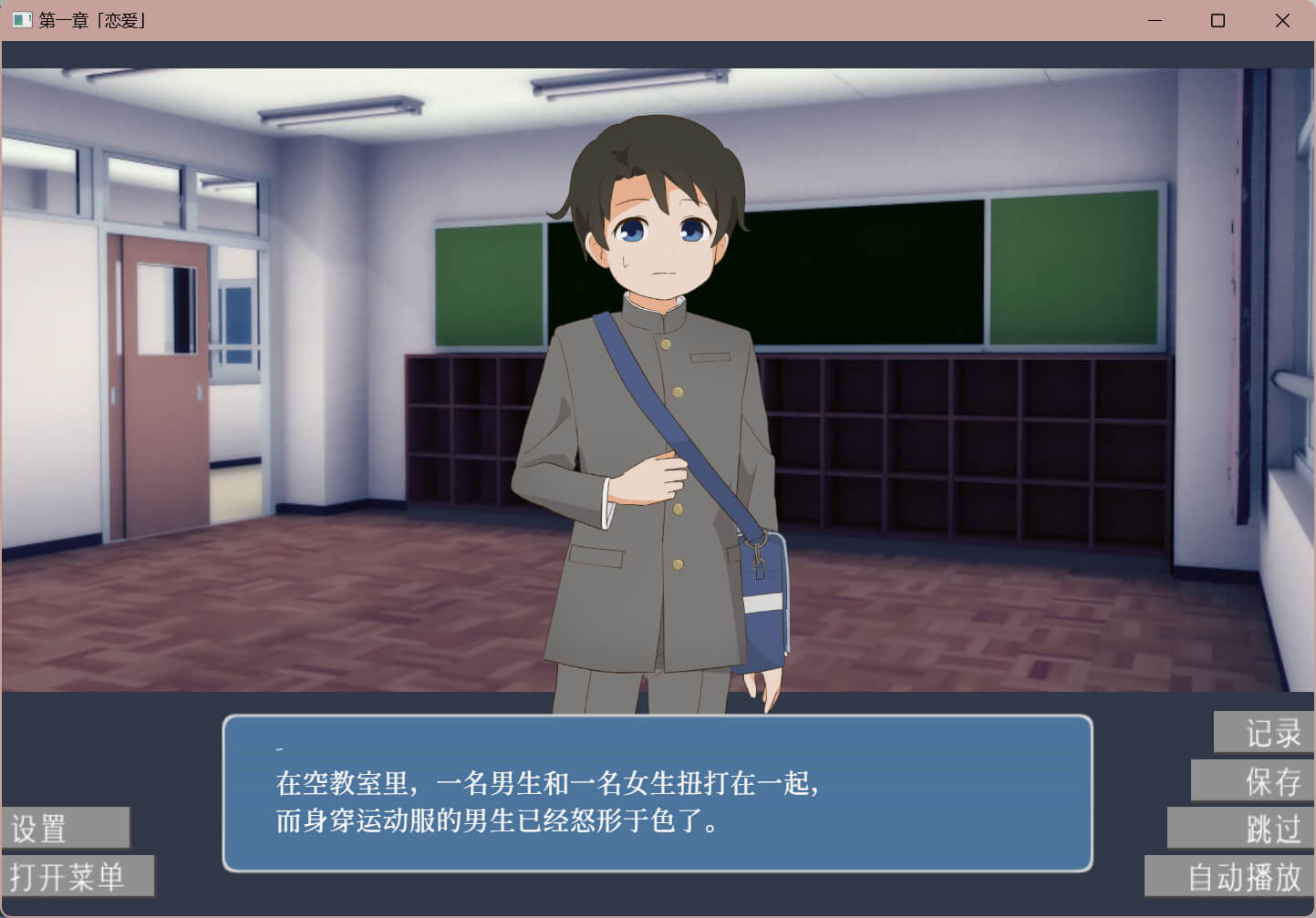The width and height of the screenshot is (1316, 918).
Task: Select the 保存 save button
Action: pos(1253,781)
